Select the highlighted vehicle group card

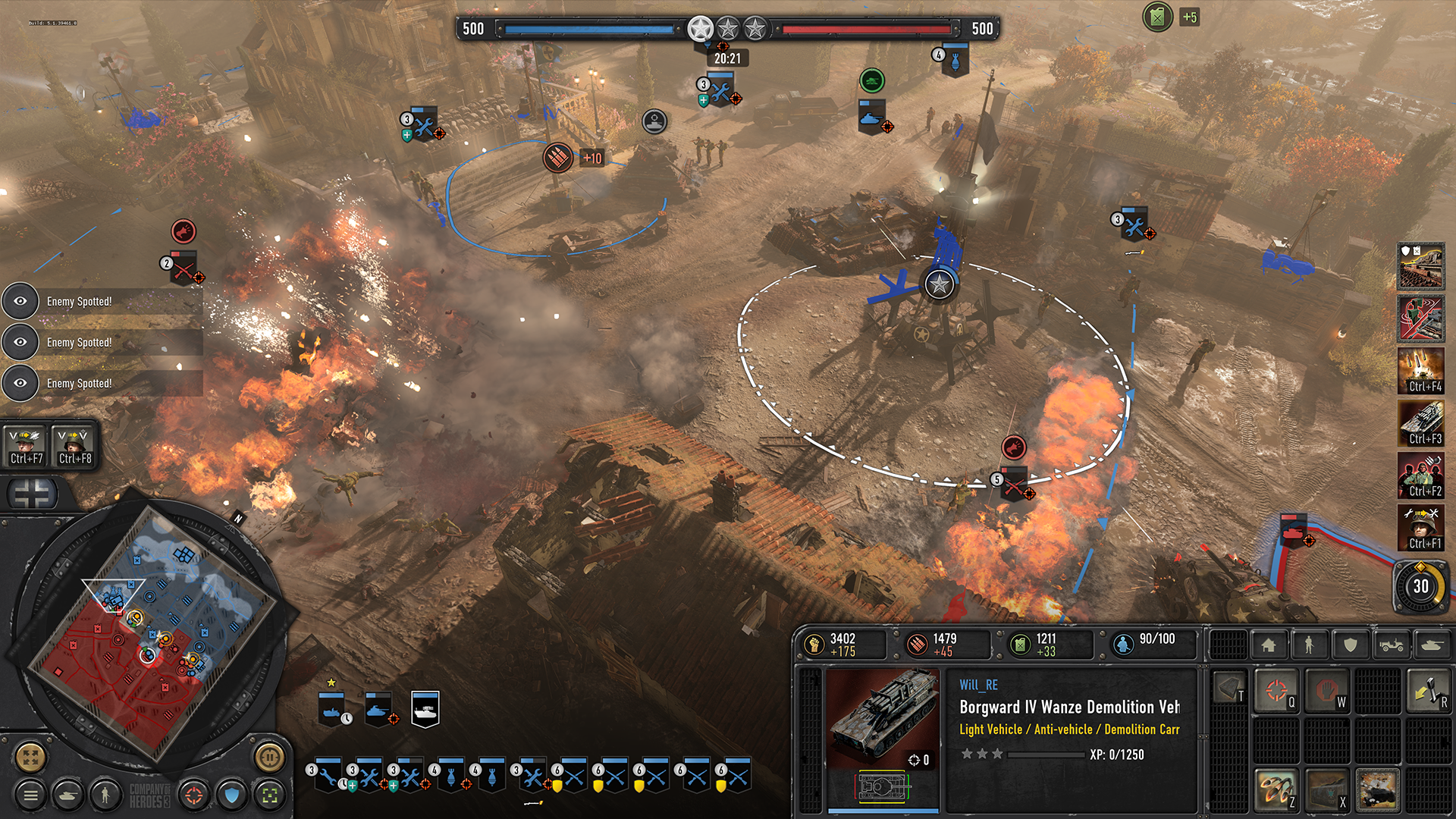(x=425, y=709)
